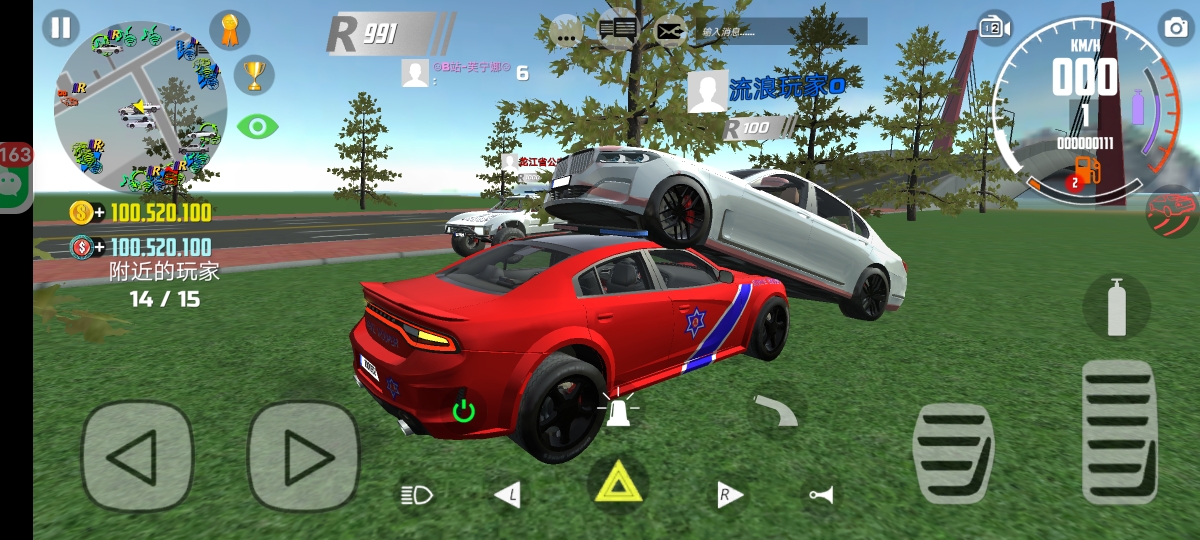Open the three-dots options bubble
1200x540 pixels.
click(567, 31)
